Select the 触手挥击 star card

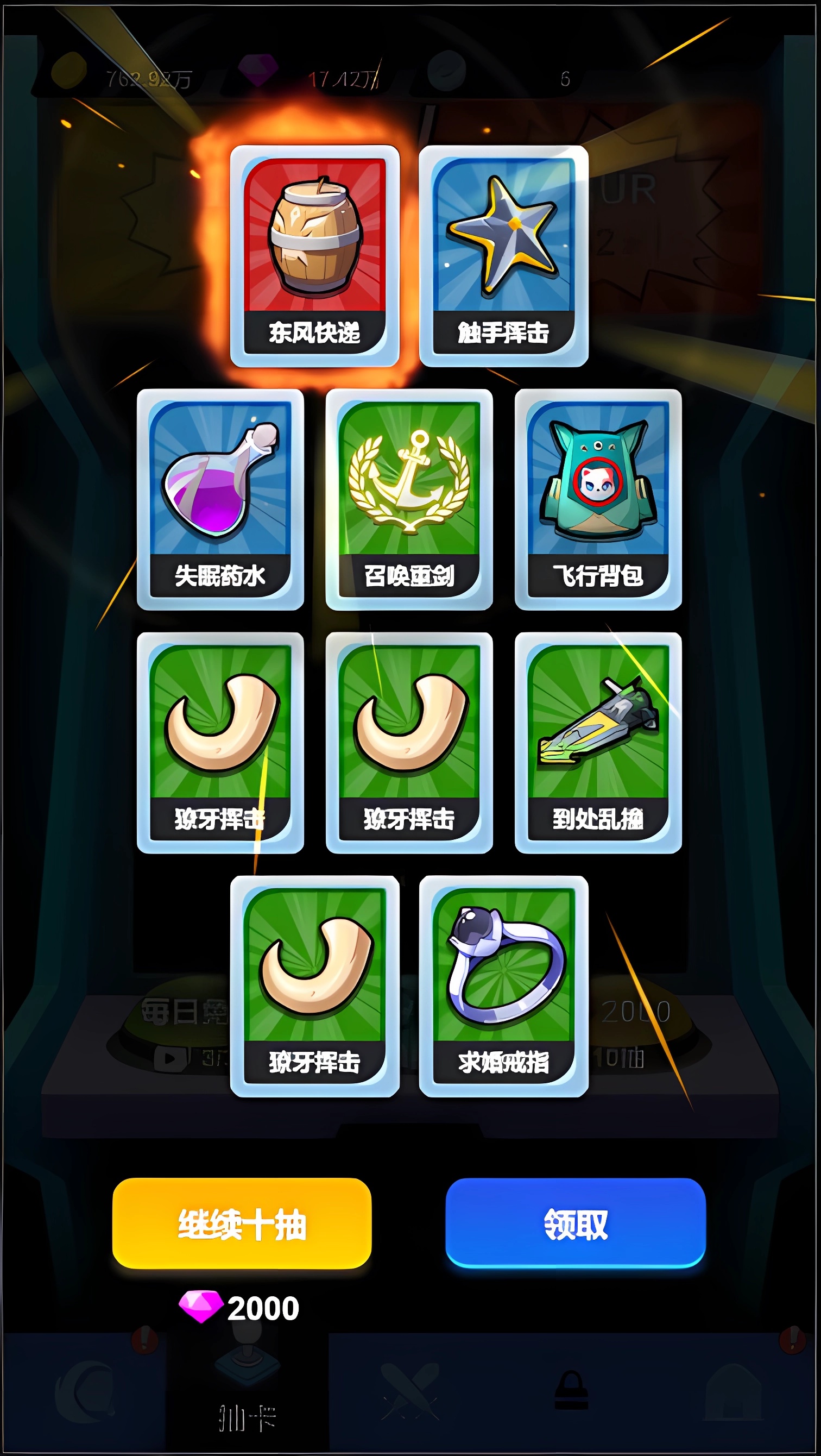pos(503,254)
